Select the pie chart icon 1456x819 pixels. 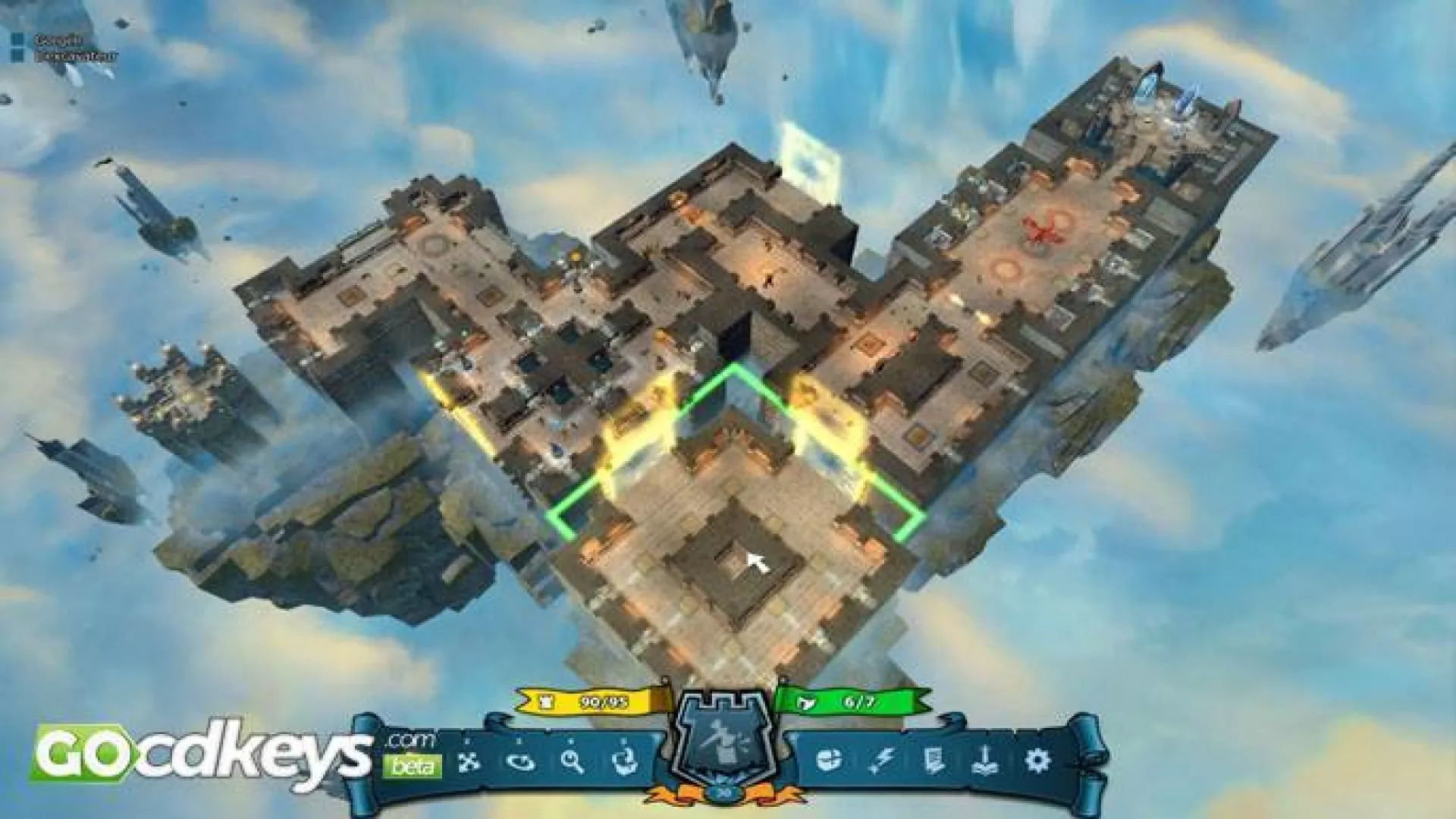[830, 759]
